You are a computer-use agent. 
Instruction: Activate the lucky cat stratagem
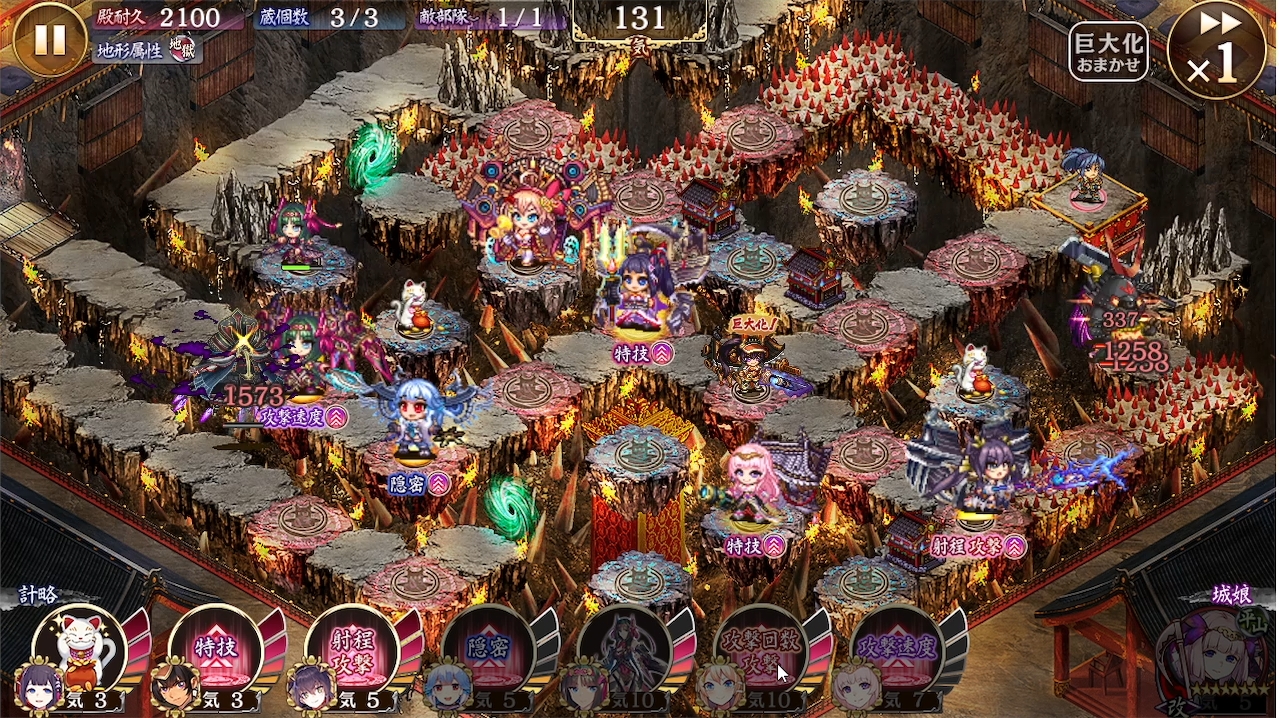click(82, 650)
